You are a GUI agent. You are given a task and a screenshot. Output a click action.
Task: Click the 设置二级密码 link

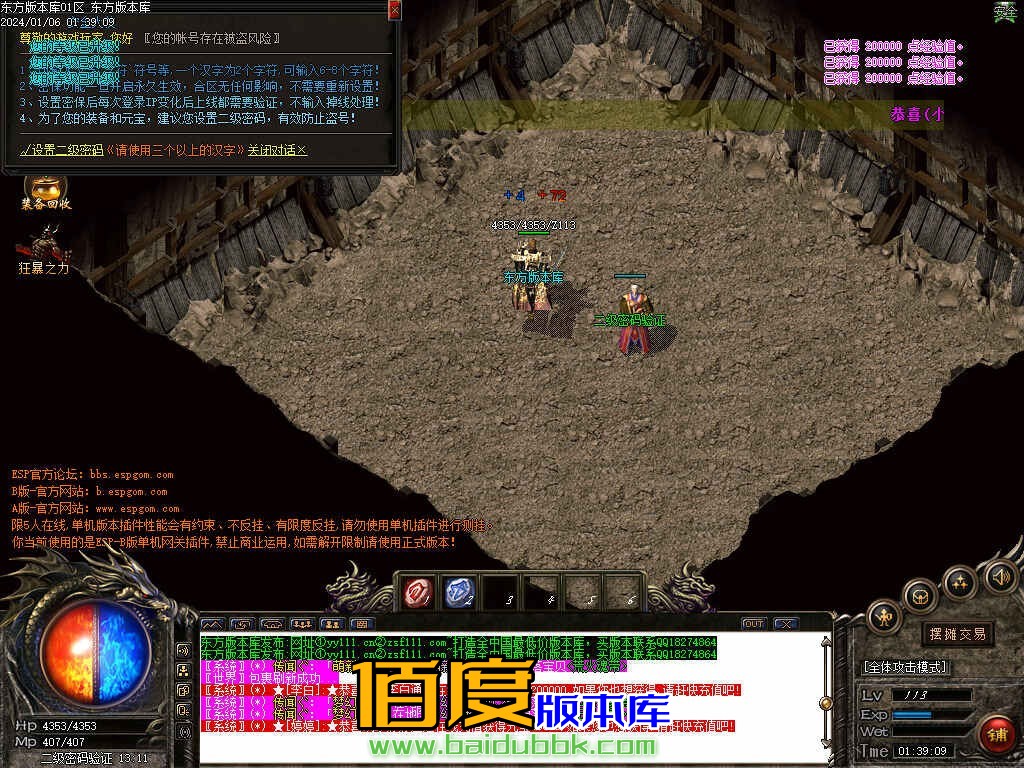click(66, 150)
